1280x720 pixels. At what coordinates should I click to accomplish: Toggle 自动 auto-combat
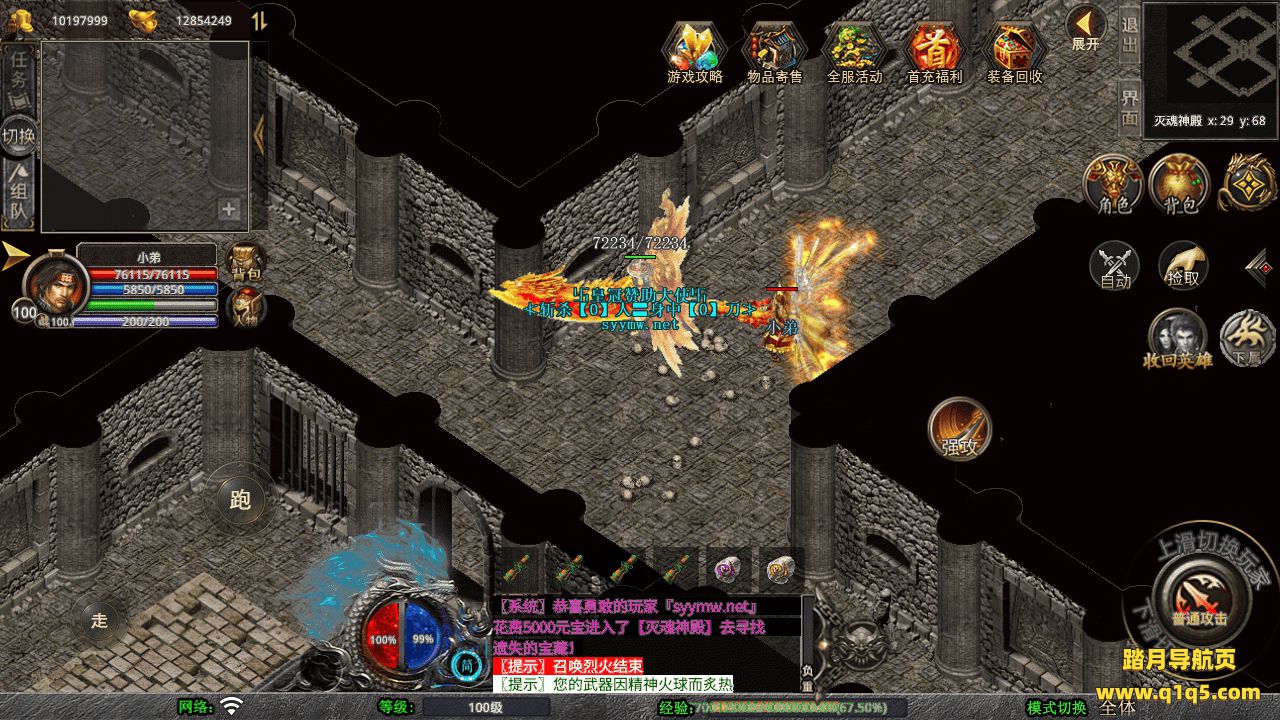point(1115,266)
